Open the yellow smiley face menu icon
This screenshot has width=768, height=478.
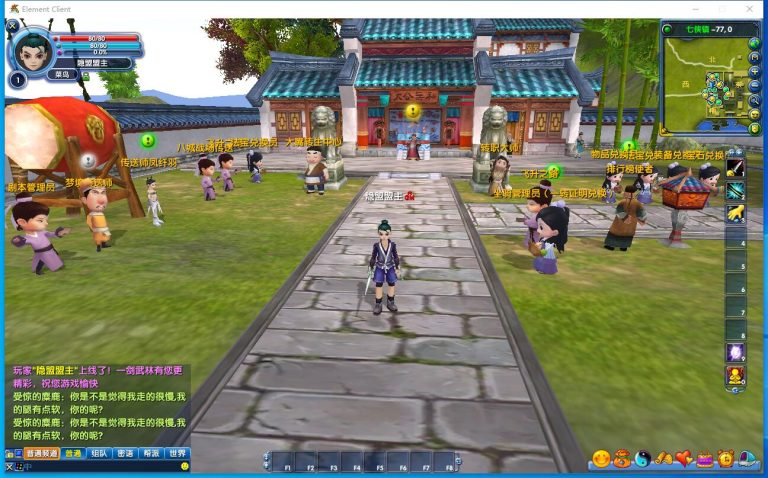(601, 459)
